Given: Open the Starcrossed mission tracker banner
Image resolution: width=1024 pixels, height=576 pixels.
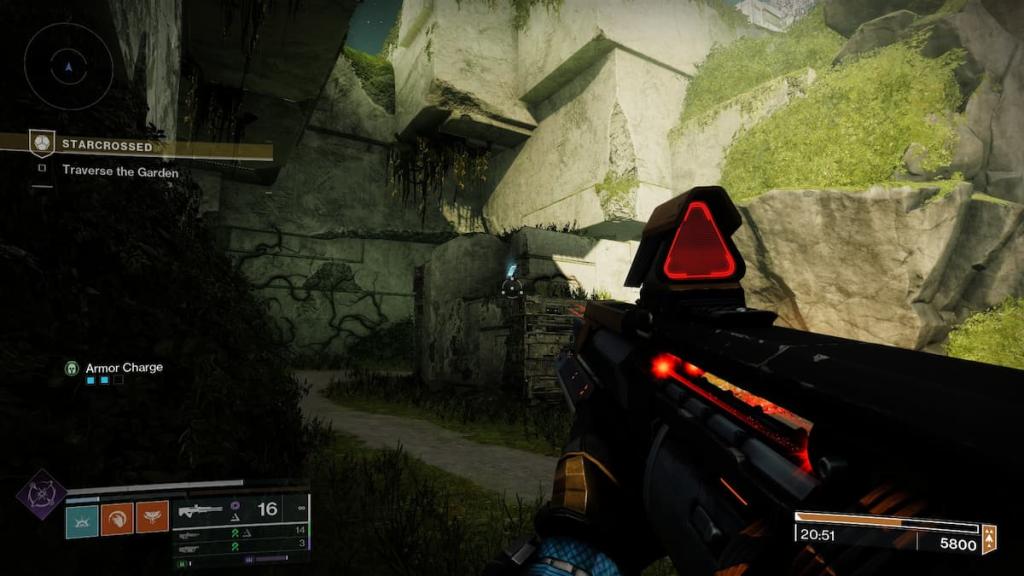Looking at the screenshot, I should [x=150, y=146].
